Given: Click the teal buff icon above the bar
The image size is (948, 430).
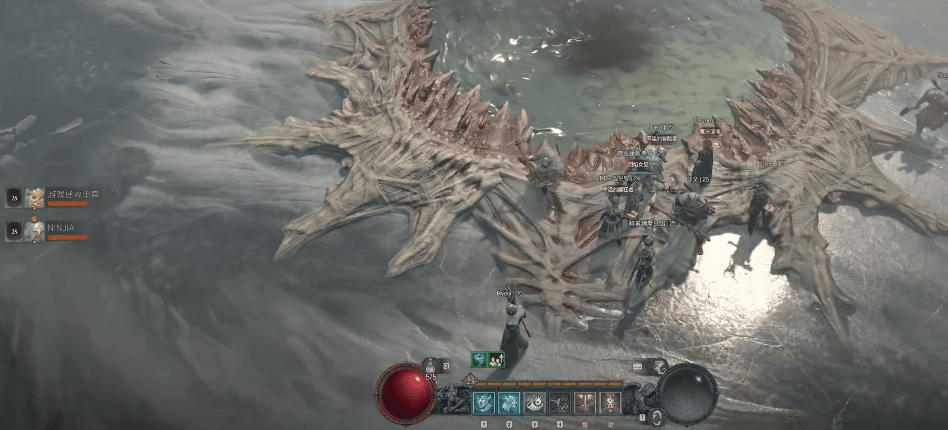Looking at the screenshot, I should (x=480, y=359).
